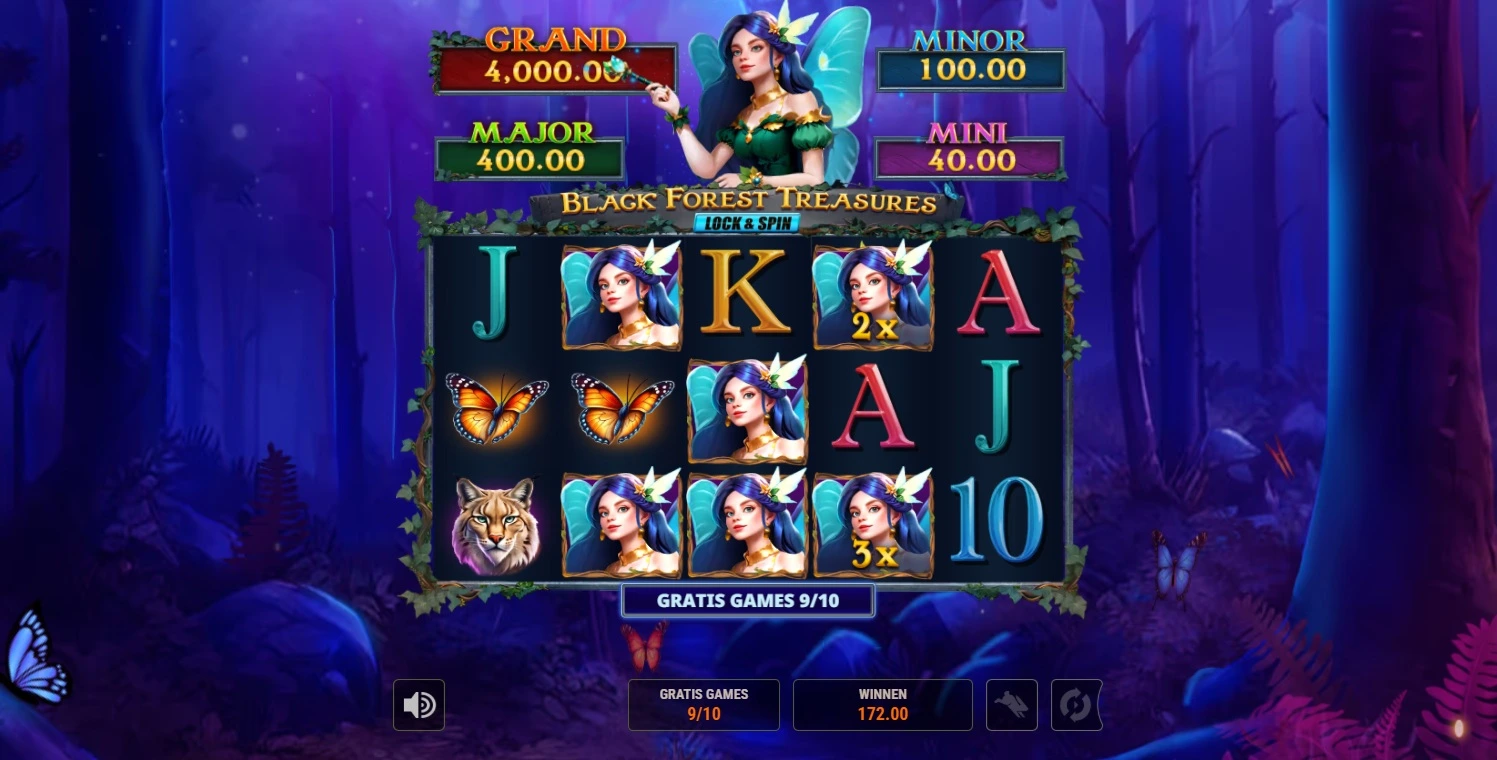Screen dimensions: 1497x760
Task: Open autoplay via the circular arrows icon
Action: (1076, 705)
